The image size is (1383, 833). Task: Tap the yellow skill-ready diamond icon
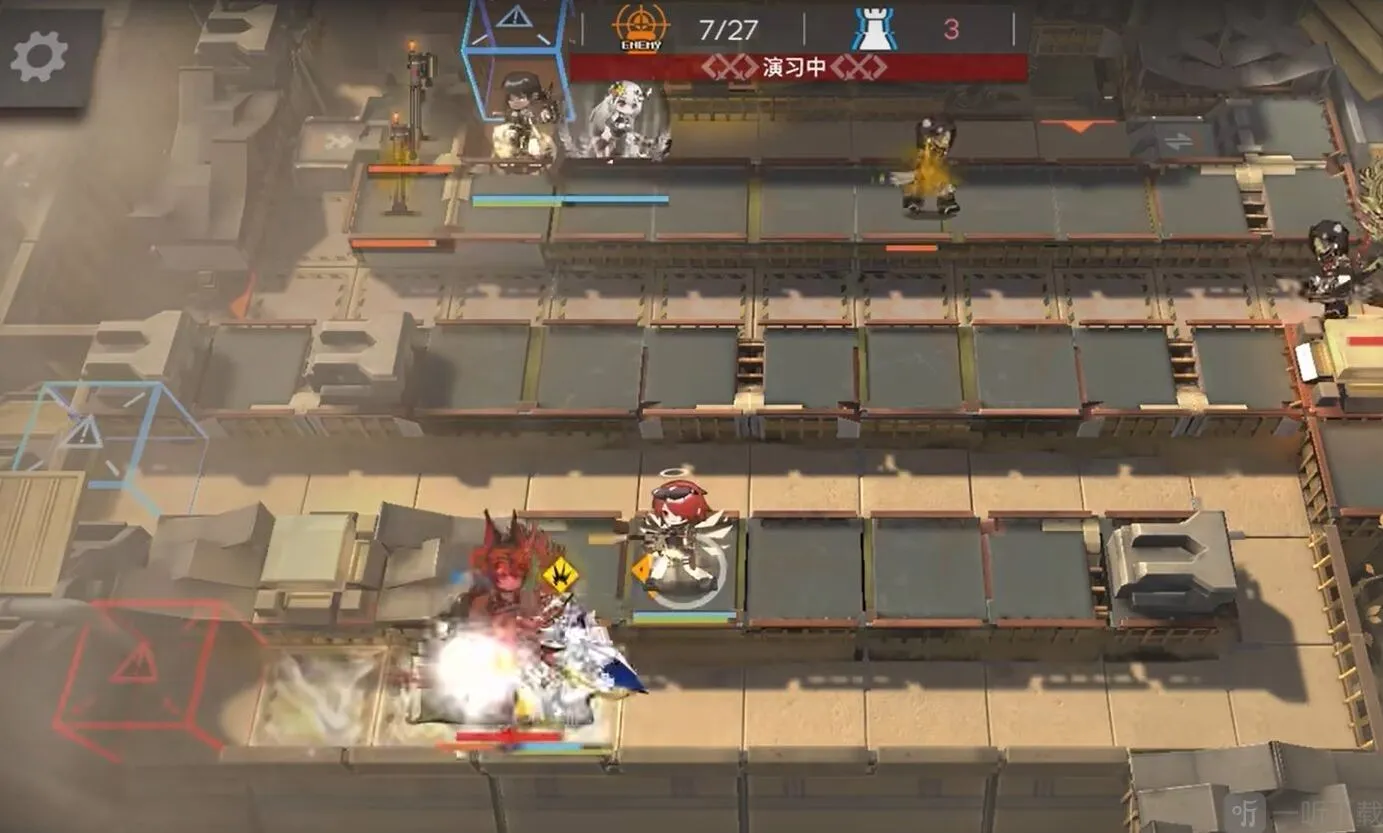pyautogui.click(x=560, y=574)
